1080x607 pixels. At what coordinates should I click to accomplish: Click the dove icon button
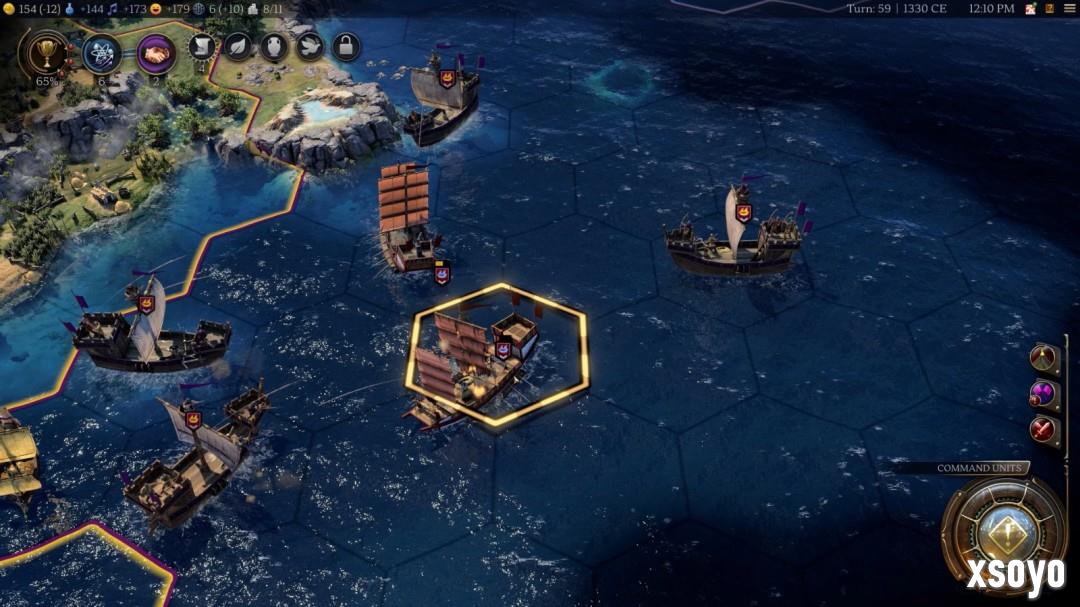click(310, 46)
